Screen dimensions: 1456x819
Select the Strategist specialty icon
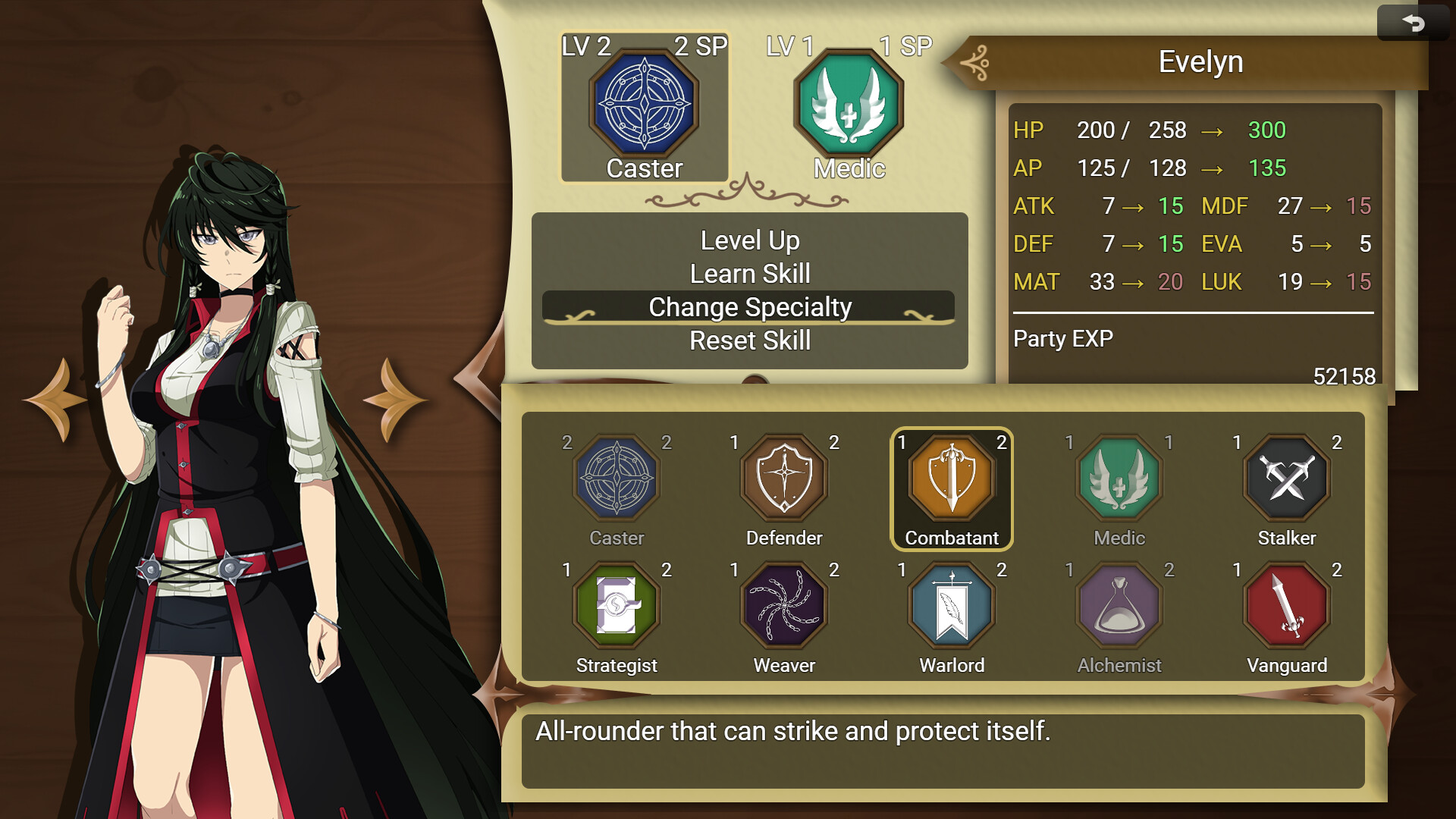[x=617, y=605]
